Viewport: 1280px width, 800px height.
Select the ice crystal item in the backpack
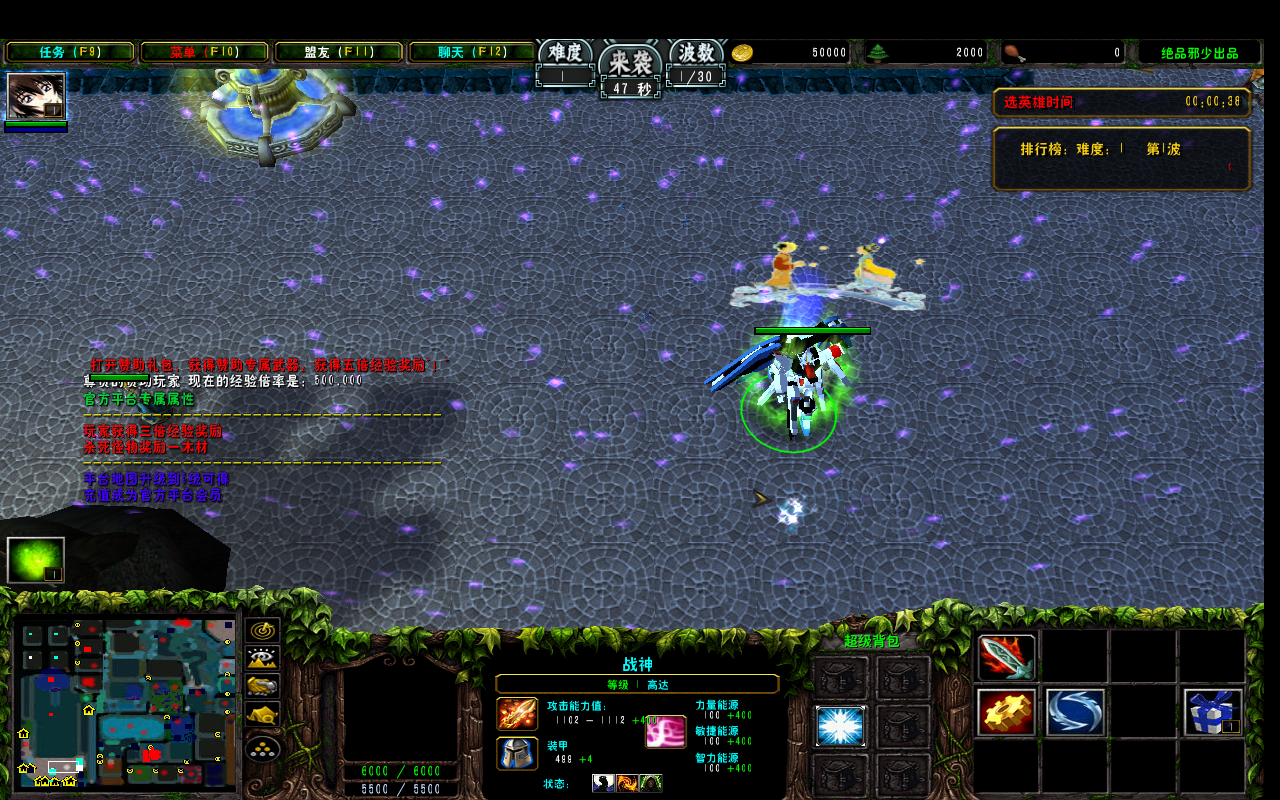click(x=840, y=726)
